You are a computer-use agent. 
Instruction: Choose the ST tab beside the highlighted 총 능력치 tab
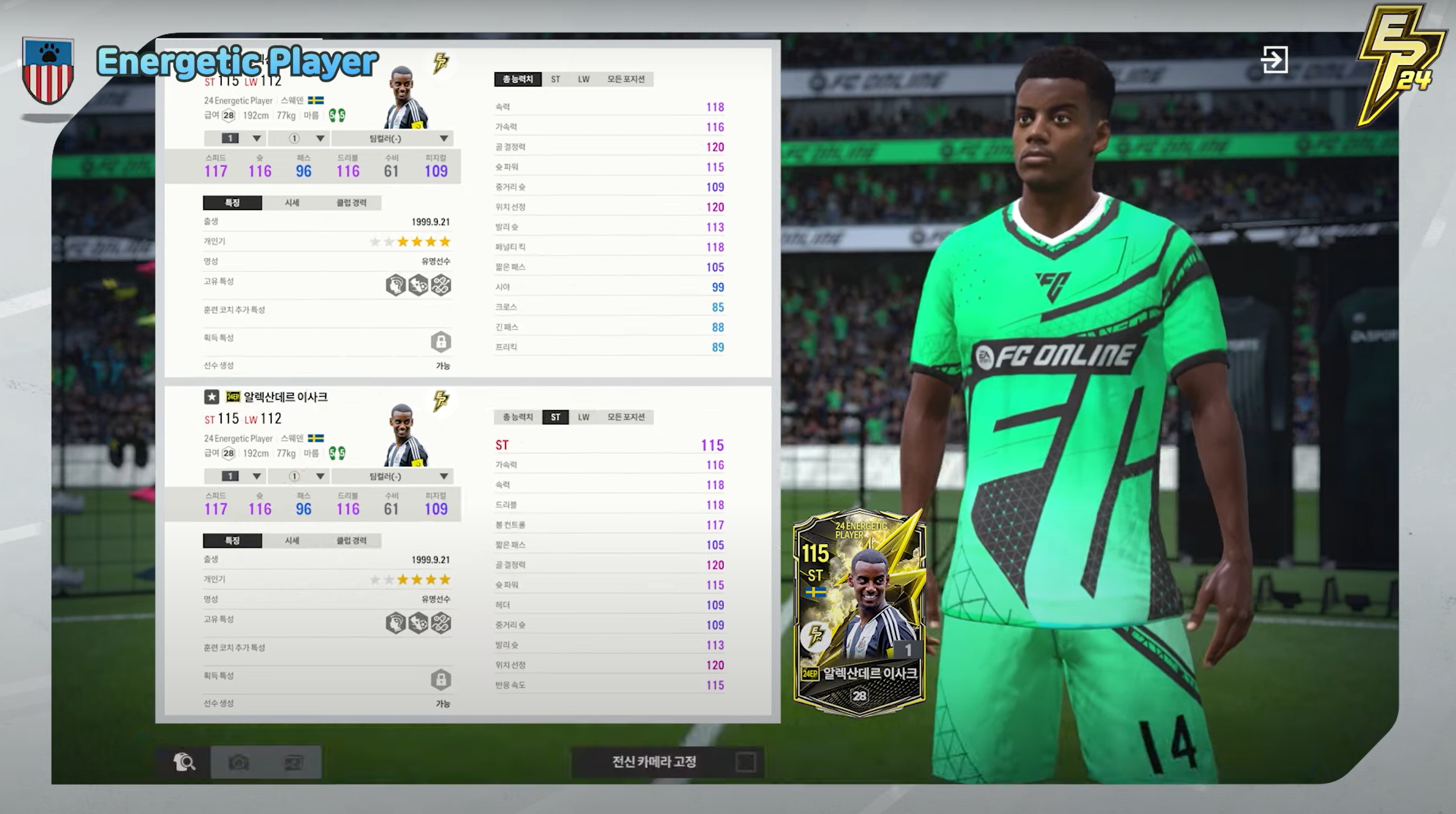point(555,79)
